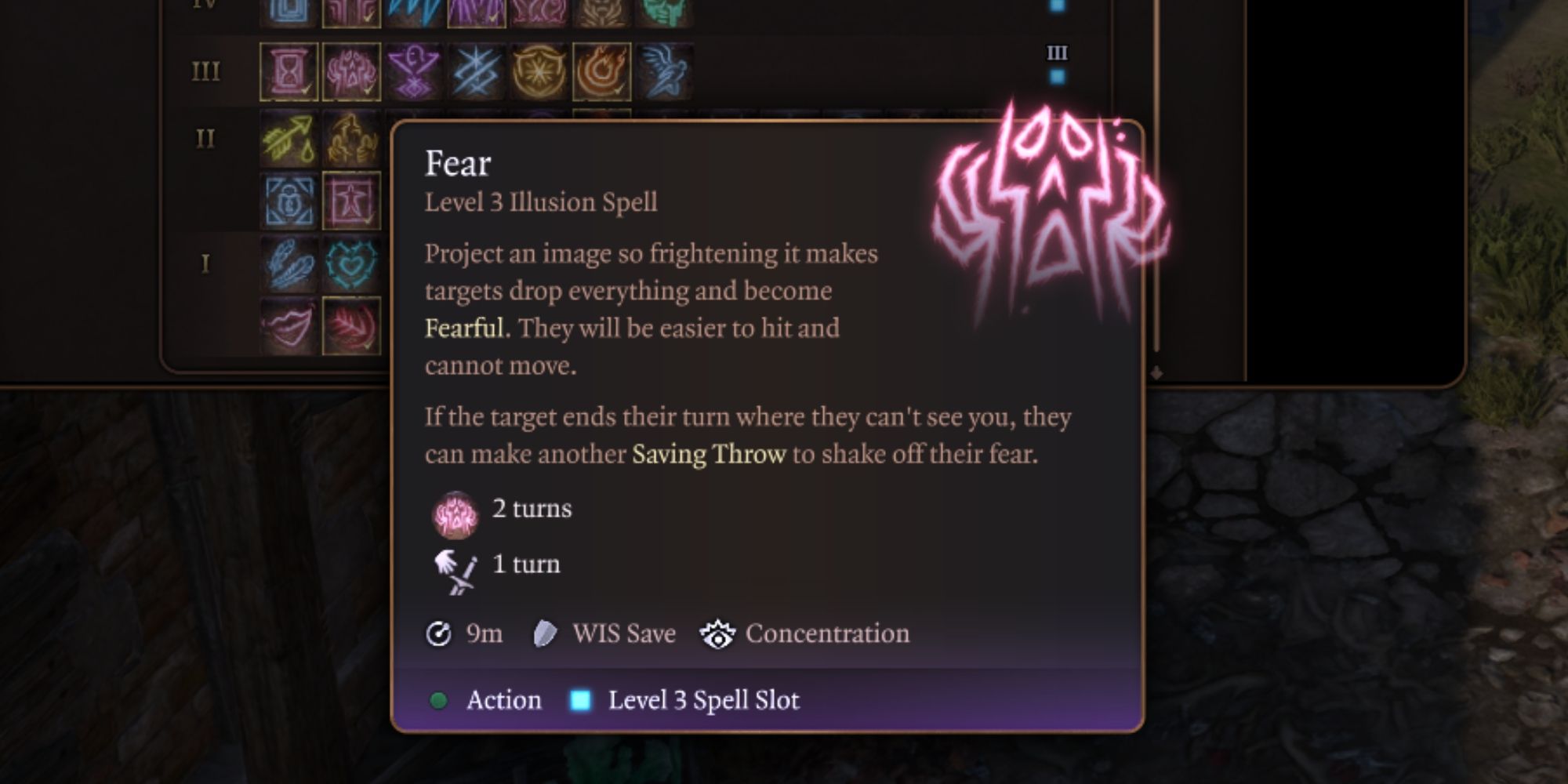Open the Dissonant Whispers lips icon
1568x784 pixels.
click(287, 326)
